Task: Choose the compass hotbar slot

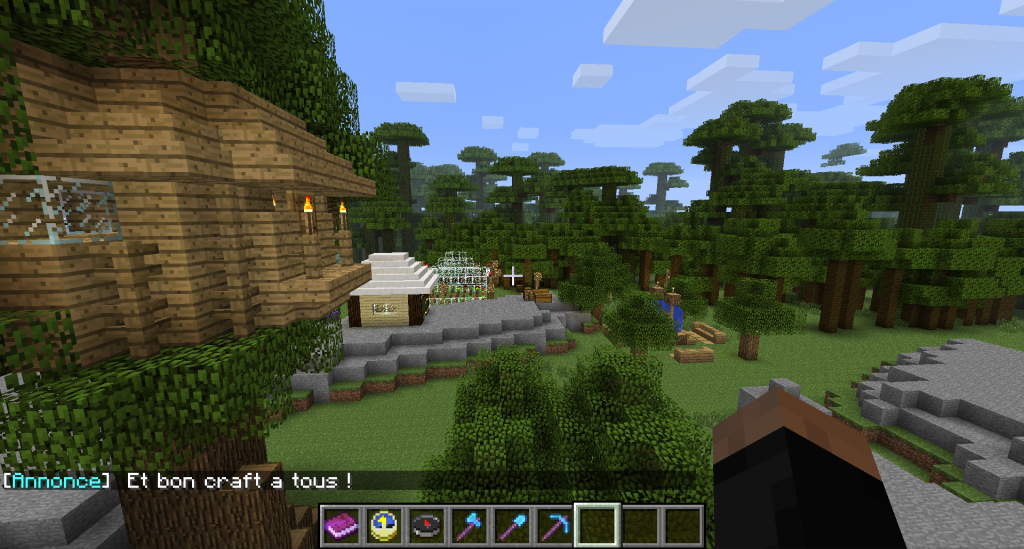Action: (x=426, y=525)
